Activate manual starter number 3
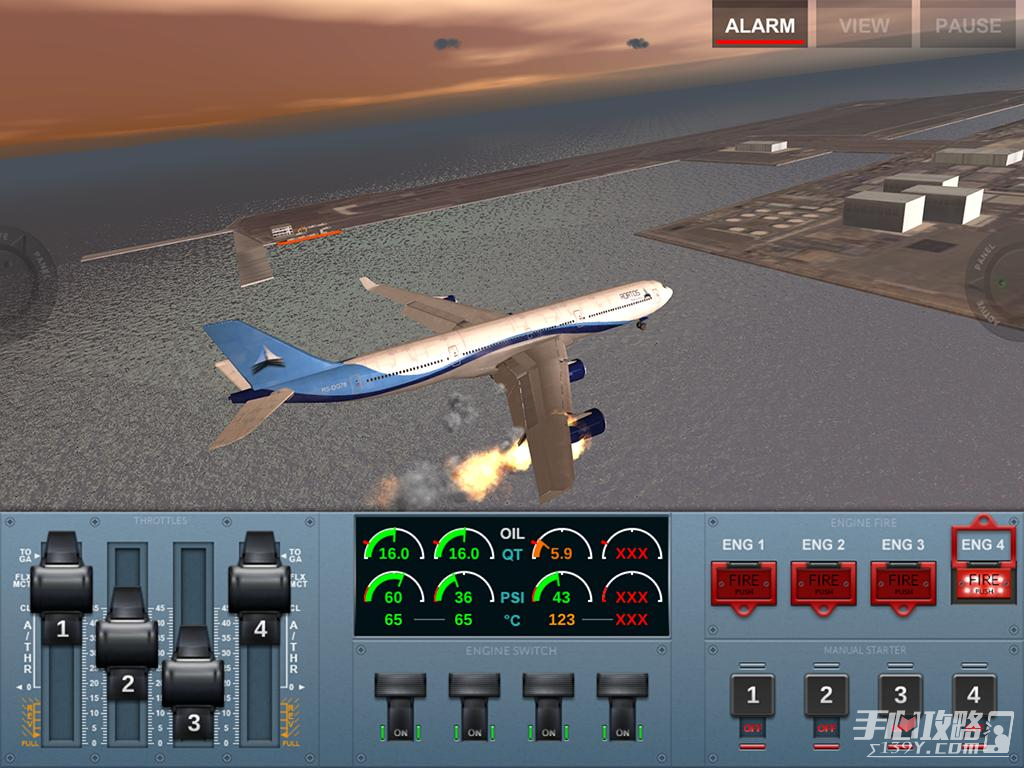Image resolution: width=1024 pixels, height=768 pixels. (900, 696)
